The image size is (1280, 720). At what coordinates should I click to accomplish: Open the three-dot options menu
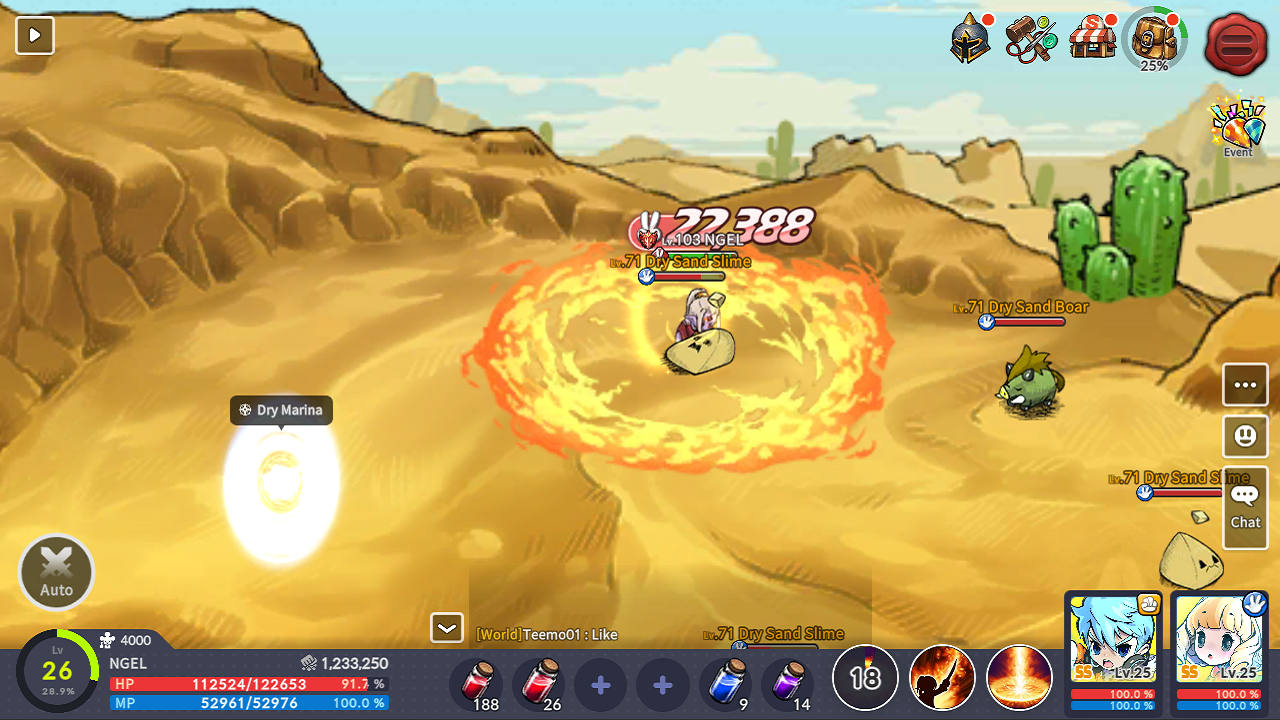(x=1244, y=384)
